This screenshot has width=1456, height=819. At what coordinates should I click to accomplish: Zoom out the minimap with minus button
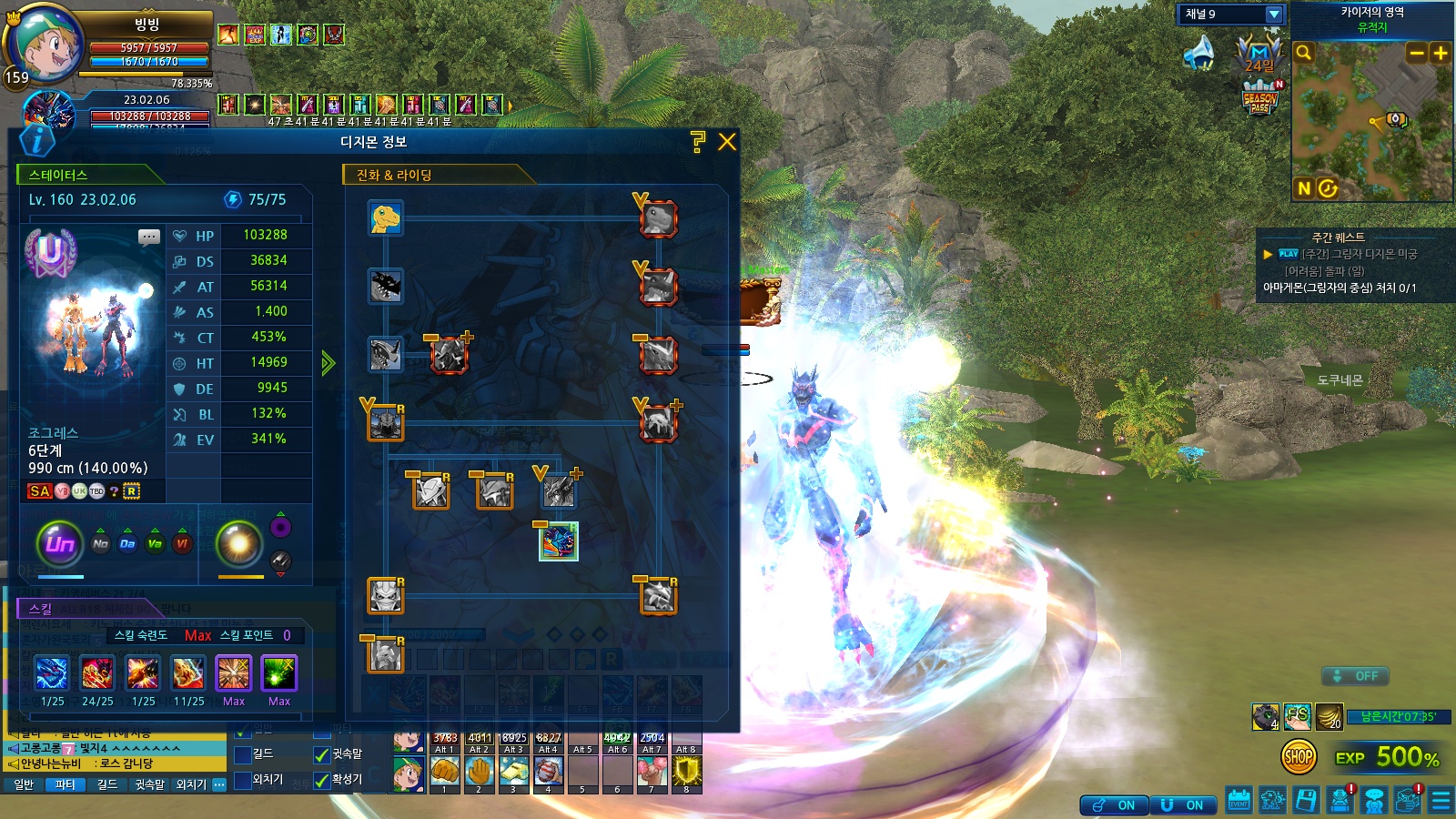[x=1416, y=53]
